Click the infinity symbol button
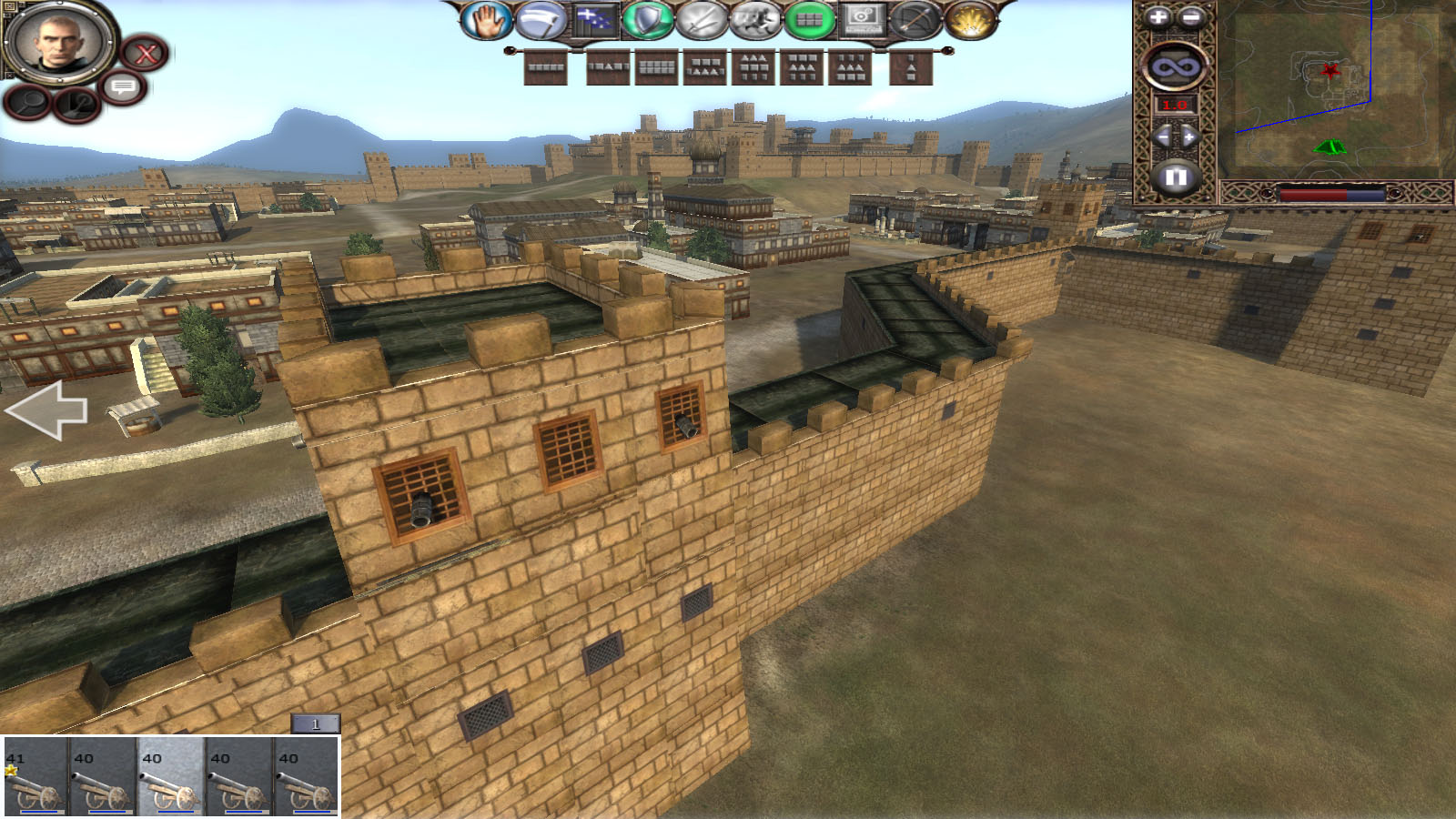1456x819 pixels. click(1175, 66)
